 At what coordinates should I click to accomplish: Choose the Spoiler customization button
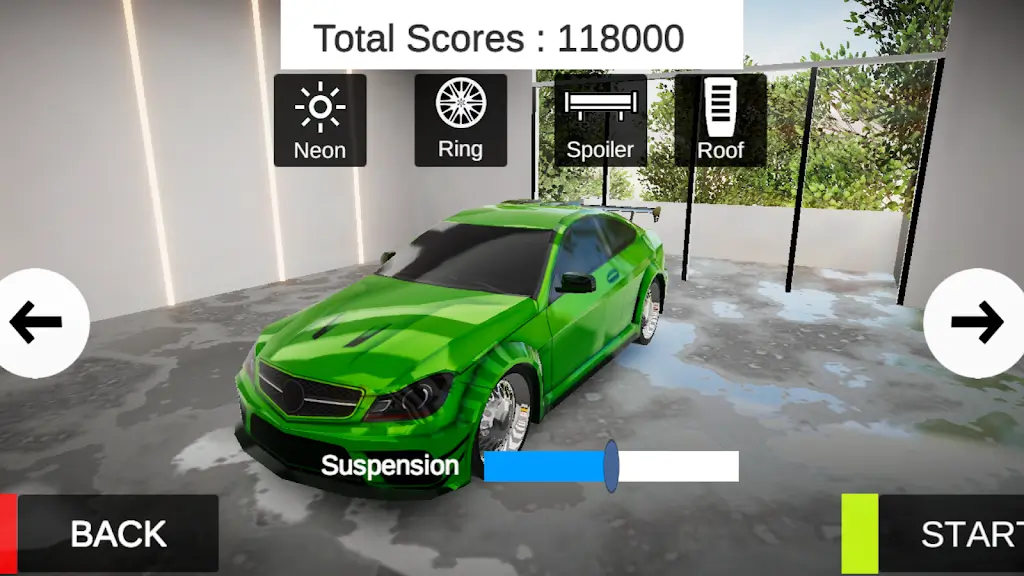click(x=600, y=120)
